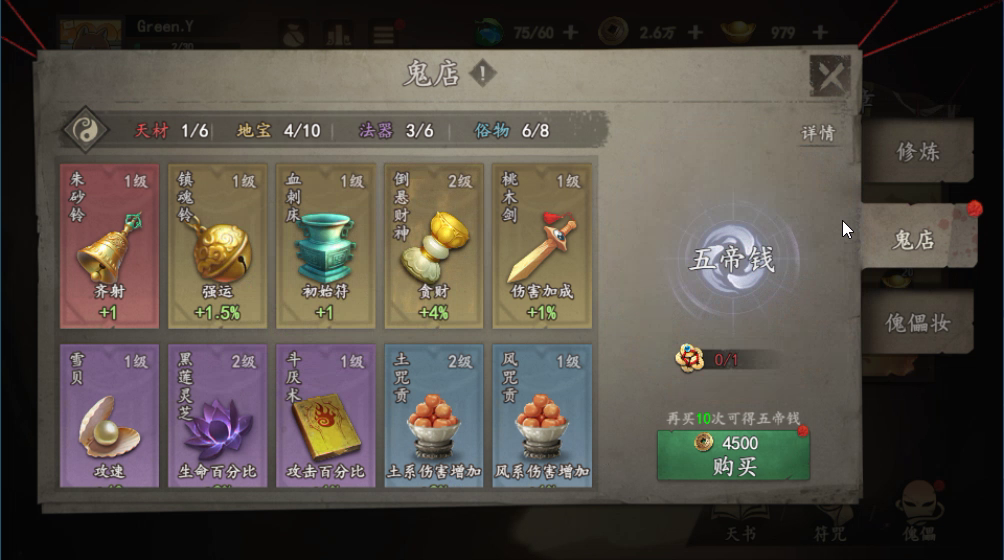1004x560 pixels.
Task: Open the 傀儡妆 tab
Action: [917, 323]
